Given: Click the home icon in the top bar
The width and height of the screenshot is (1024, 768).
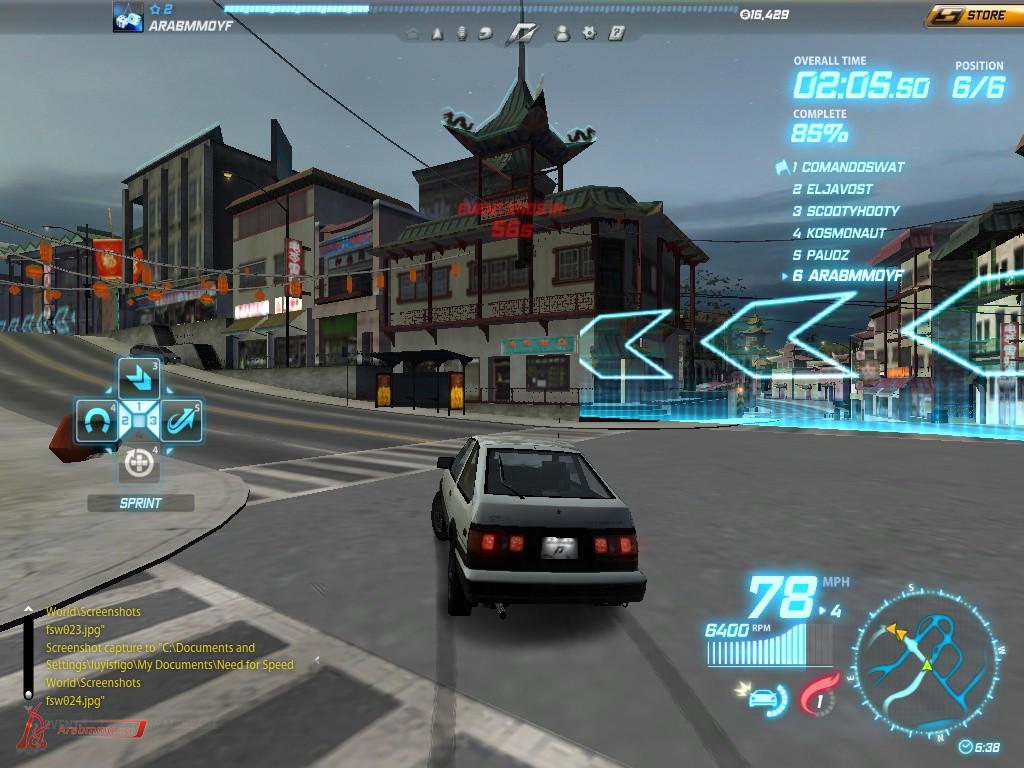Looking at the screenshot, I should point(412,33).
